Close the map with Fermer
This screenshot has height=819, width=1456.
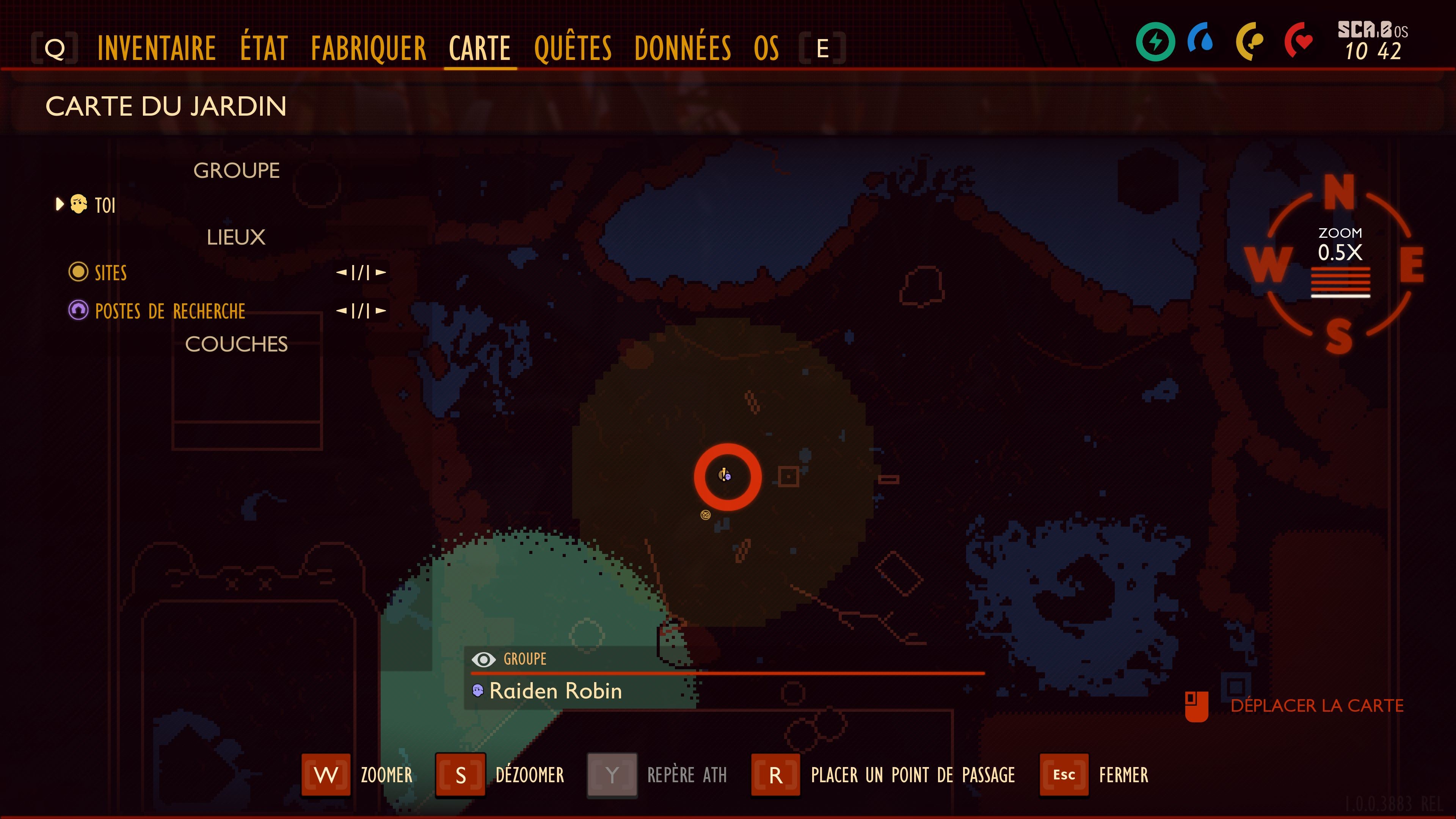coord(1064,775)
